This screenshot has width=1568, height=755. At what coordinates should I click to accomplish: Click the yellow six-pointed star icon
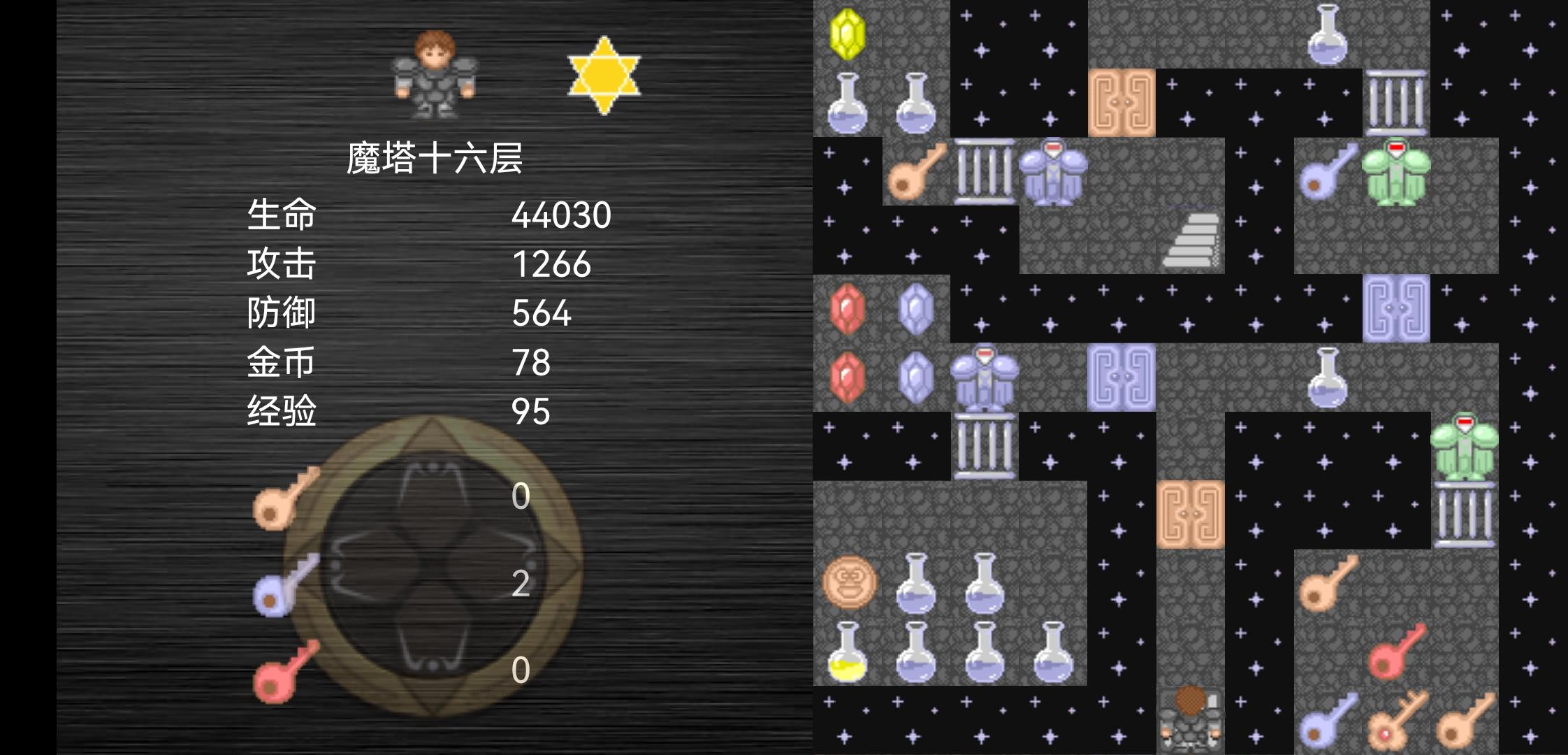pos(603,75)
